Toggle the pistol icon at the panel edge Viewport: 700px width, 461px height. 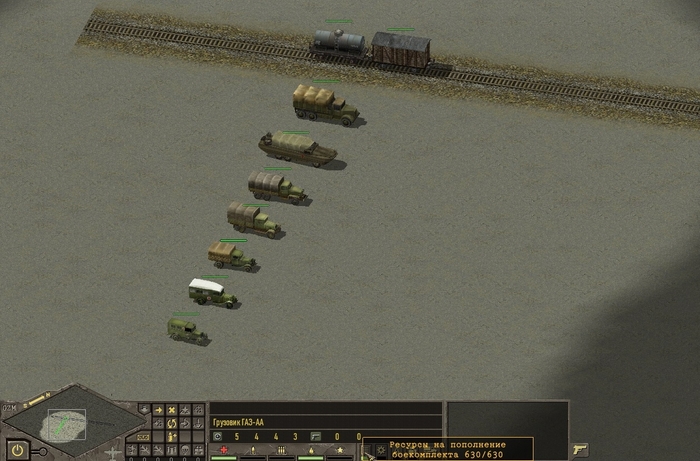[580, 449]
